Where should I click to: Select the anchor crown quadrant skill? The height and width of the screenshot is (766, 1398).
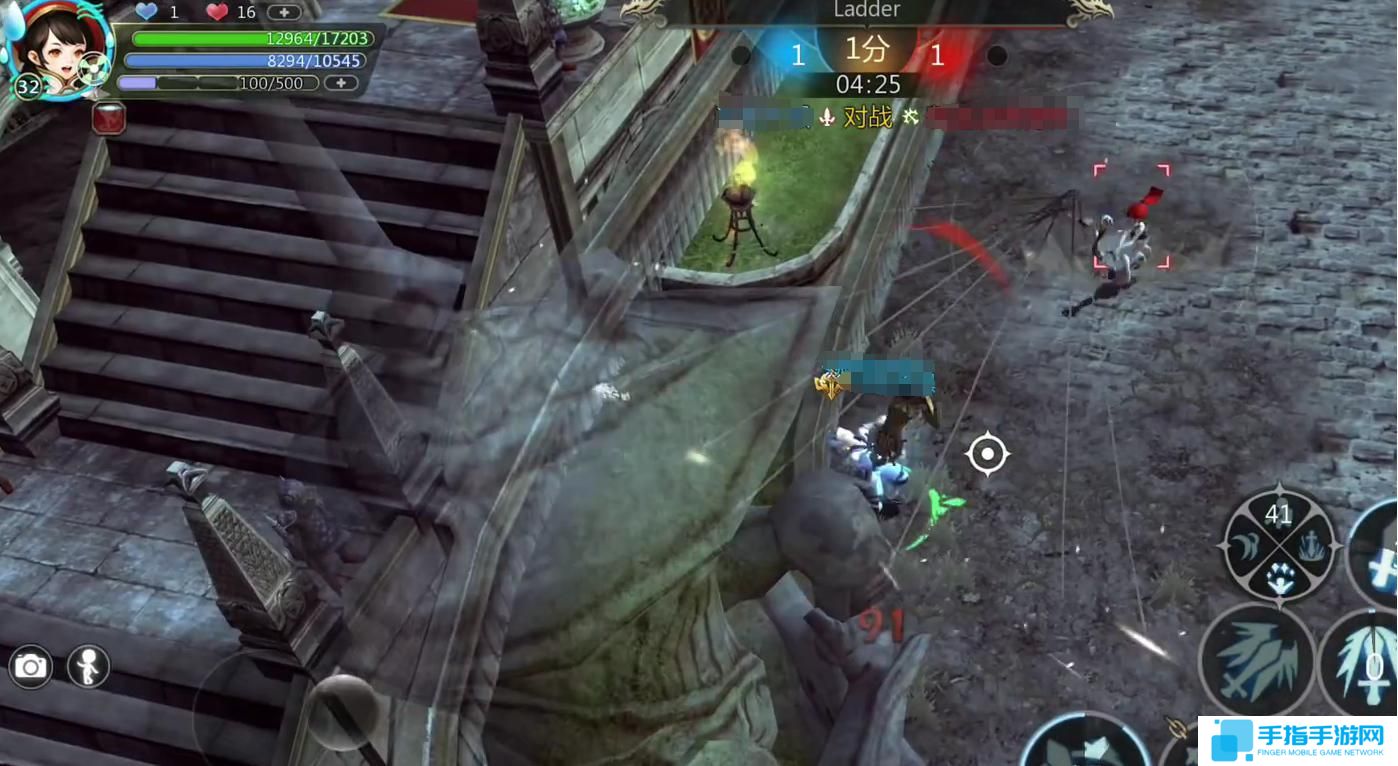point(1313,546)
